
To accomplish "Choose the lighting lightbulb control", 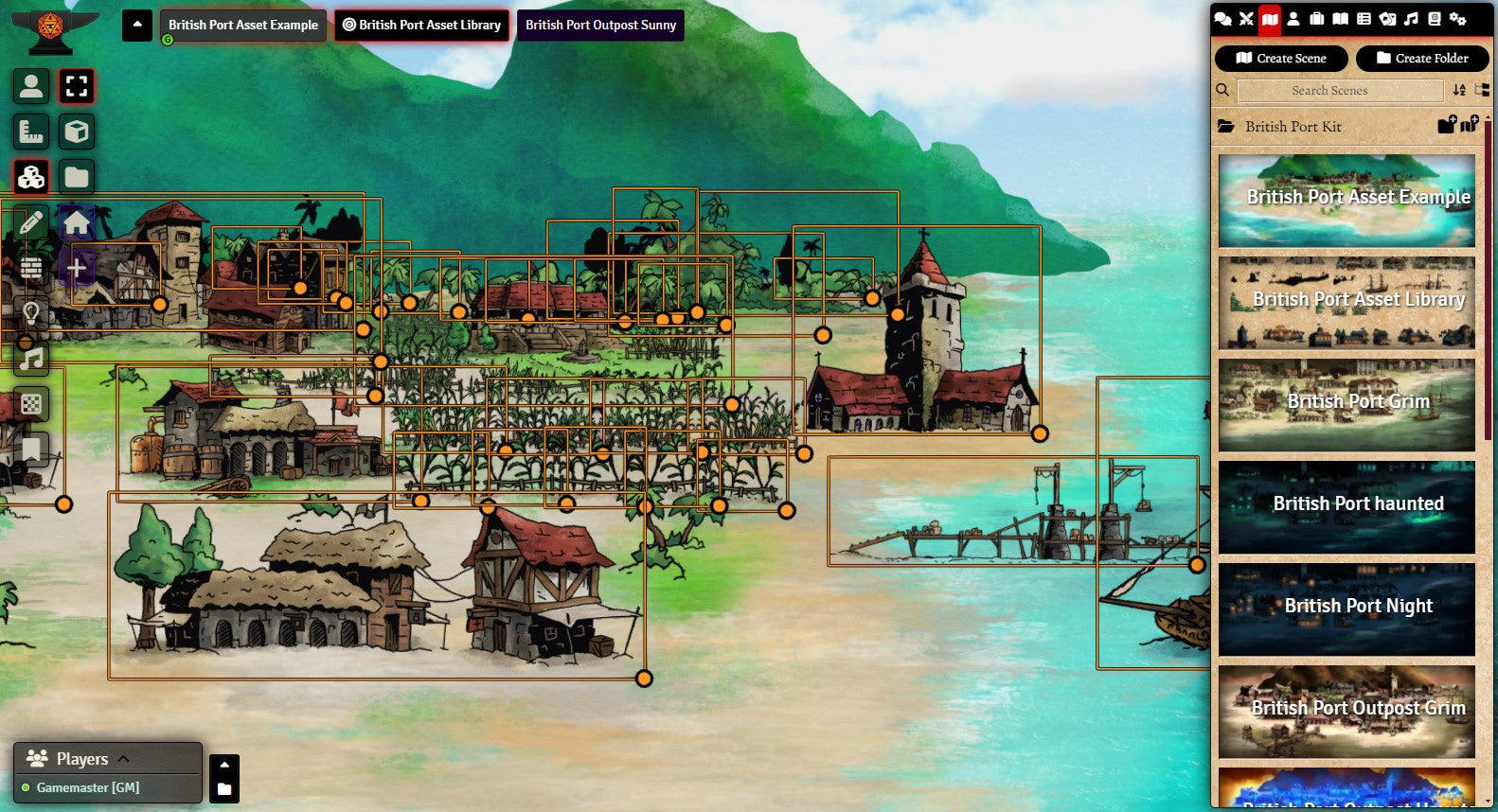I will click(x=31, y=313).
